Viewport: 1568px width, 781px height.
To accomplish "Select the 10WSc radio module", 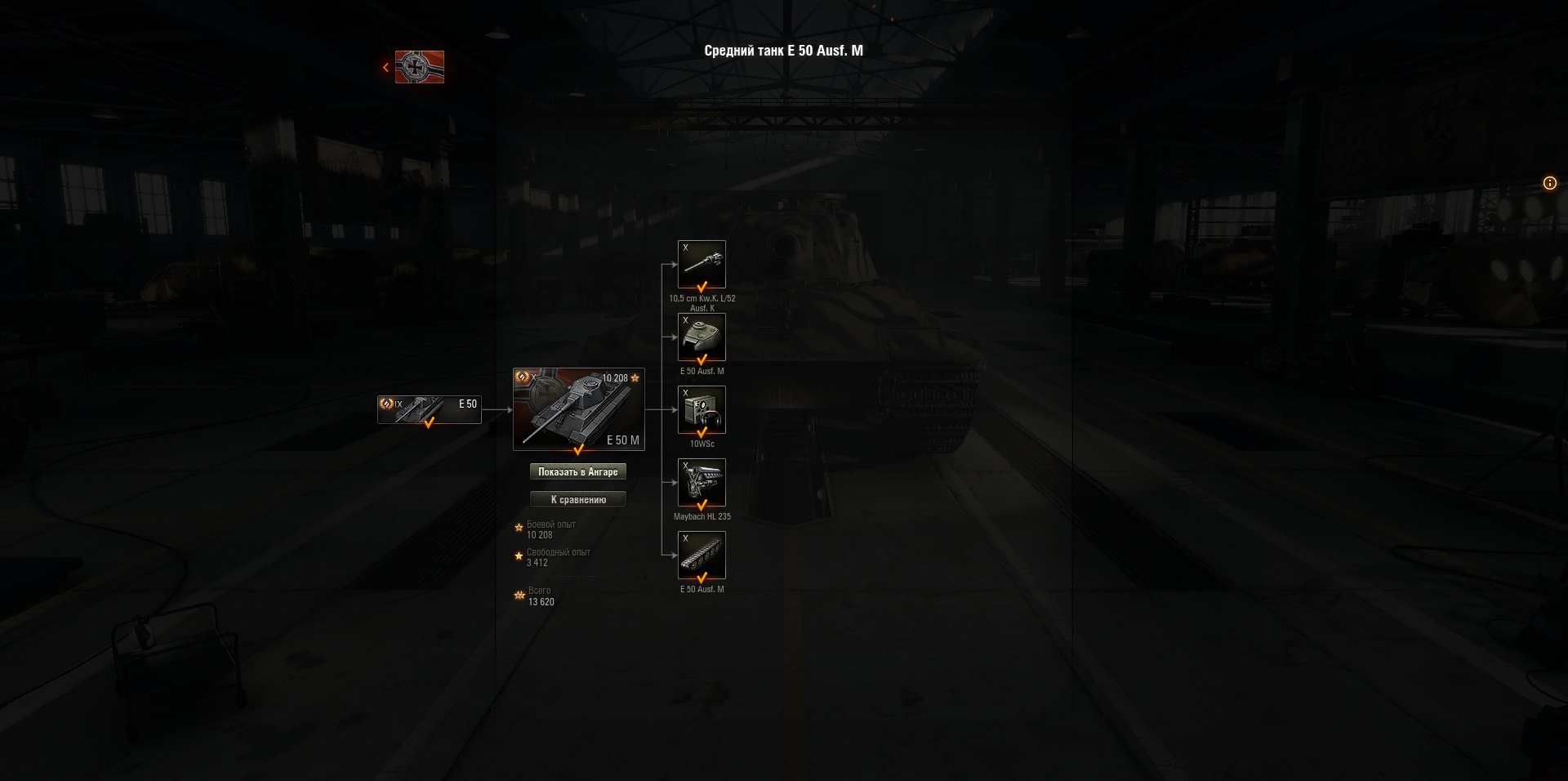I will (x=702, y=408).
